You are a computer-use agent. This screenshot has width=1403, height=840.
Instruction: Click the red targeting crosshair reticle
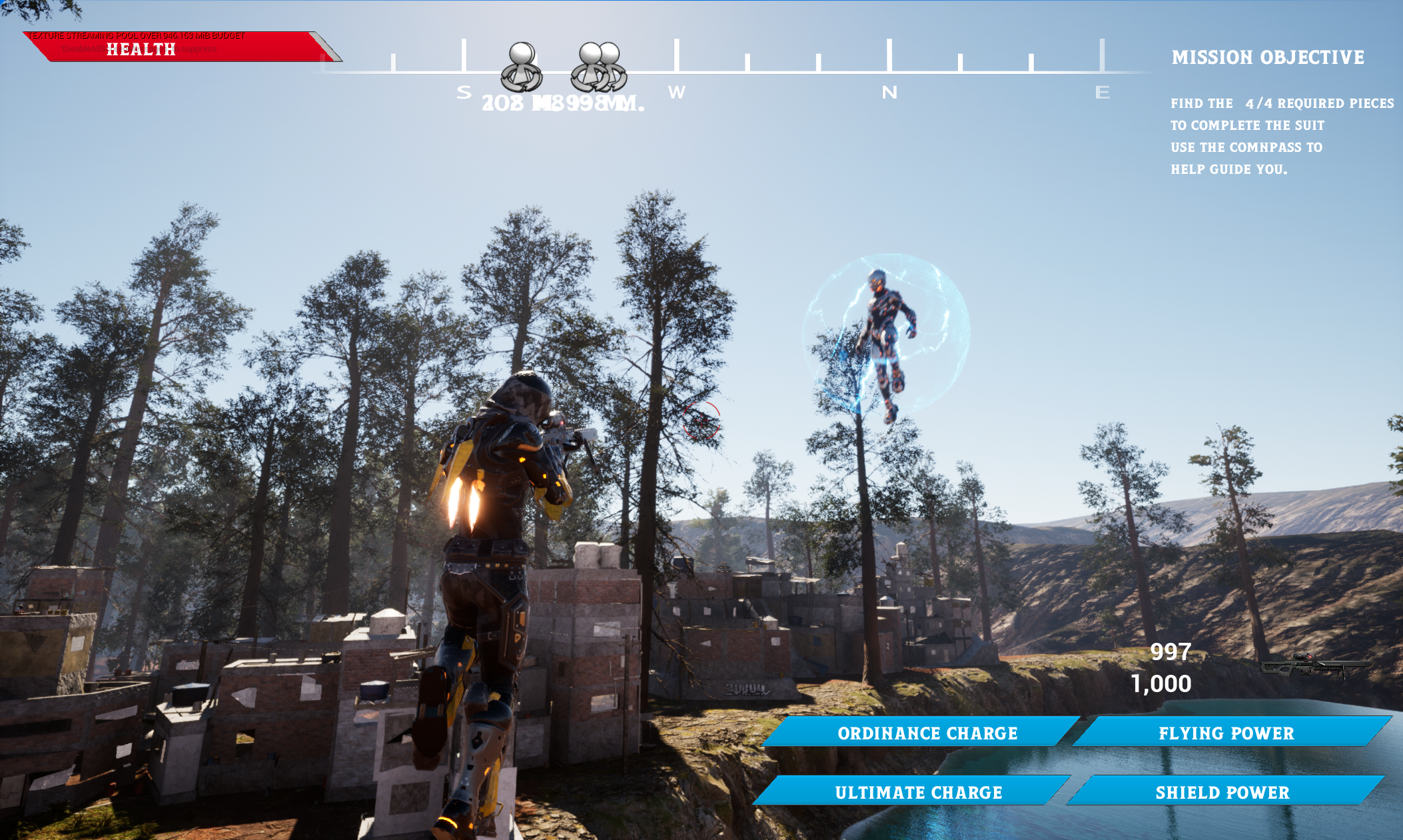701,420
